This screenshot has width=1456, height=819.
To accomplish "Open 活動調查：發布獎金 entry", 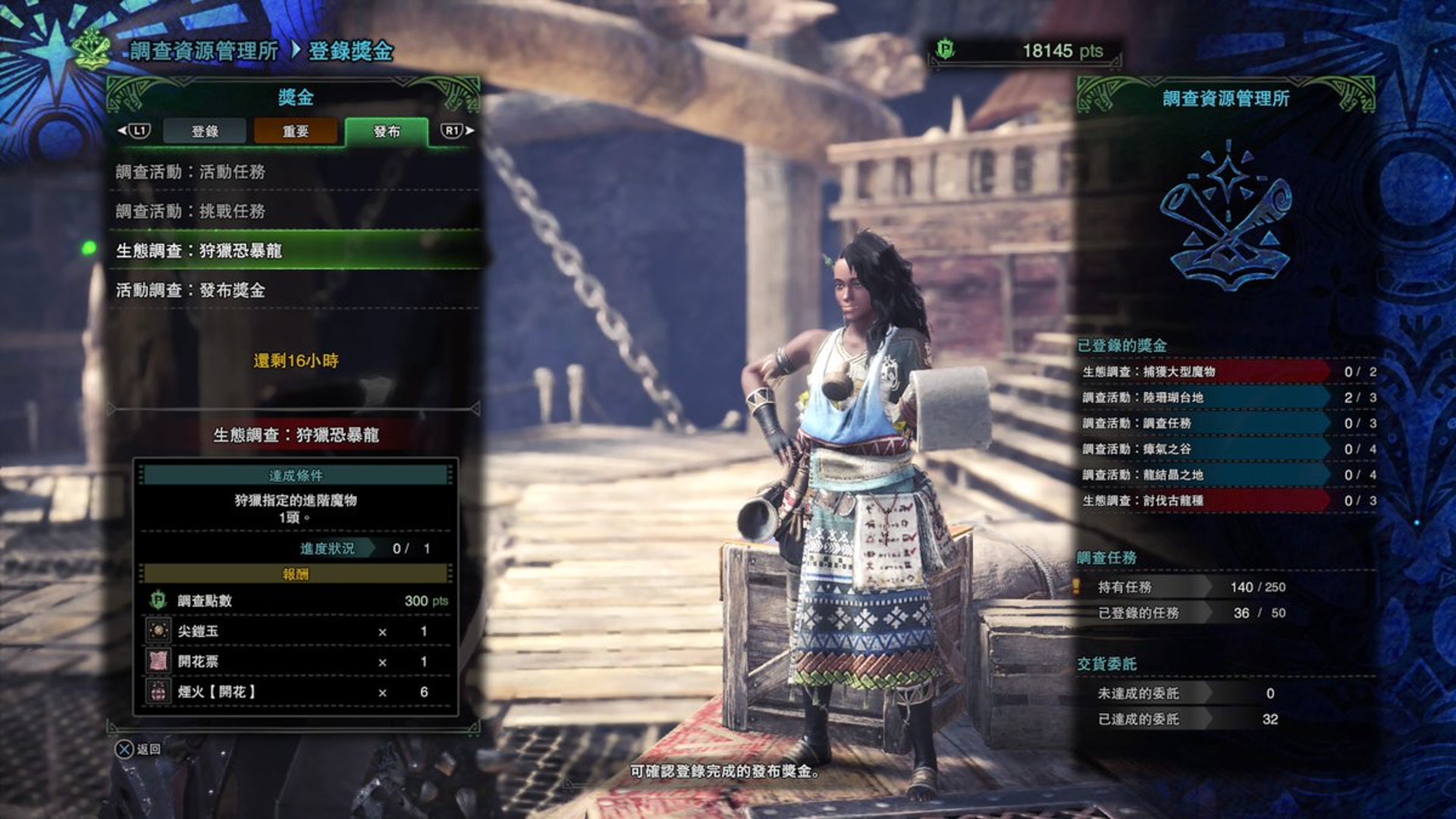I will point(294,290).
